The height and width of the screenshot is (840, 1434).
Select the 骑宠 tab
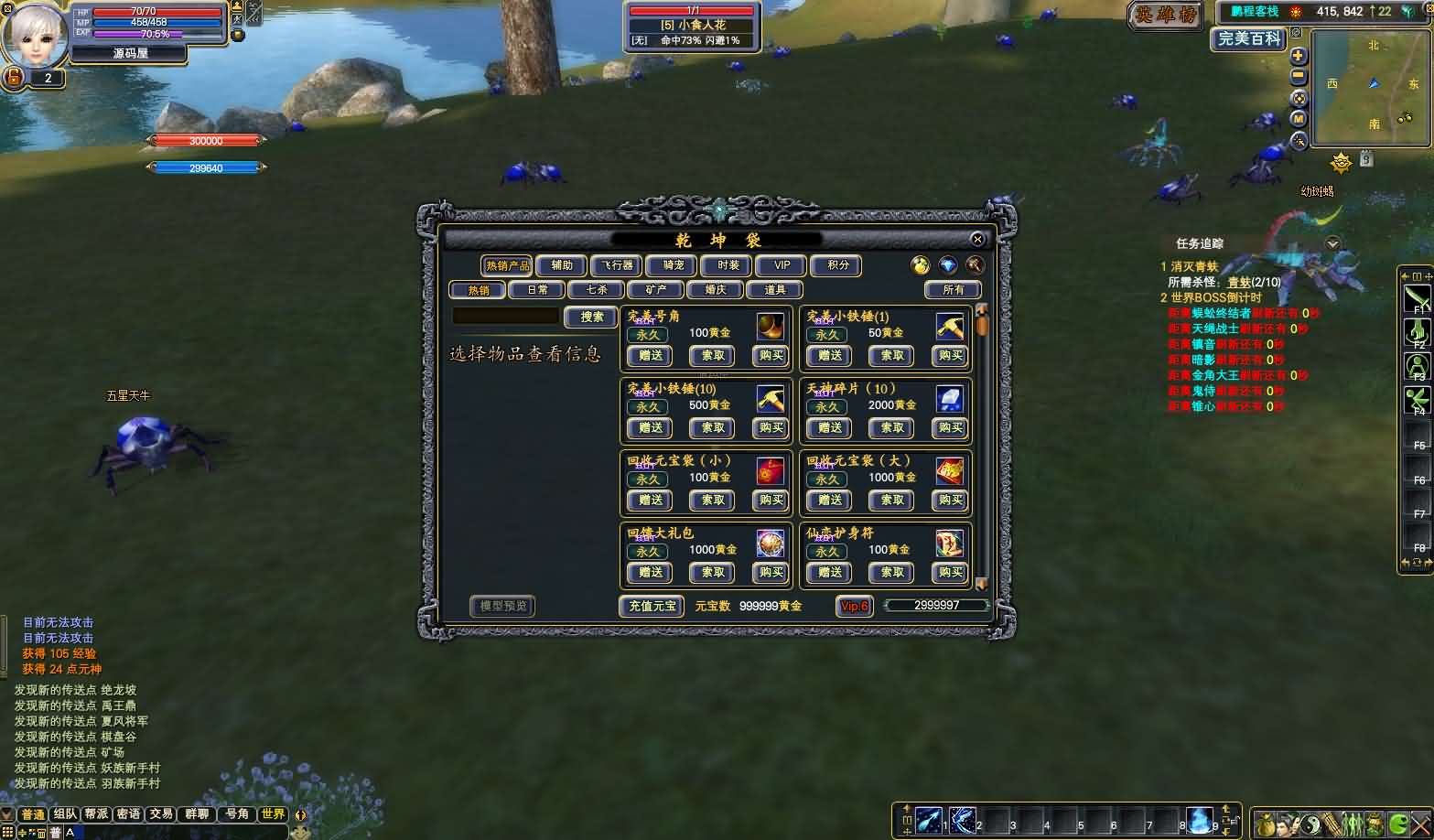pyautogui.click(x=673, y=265)
